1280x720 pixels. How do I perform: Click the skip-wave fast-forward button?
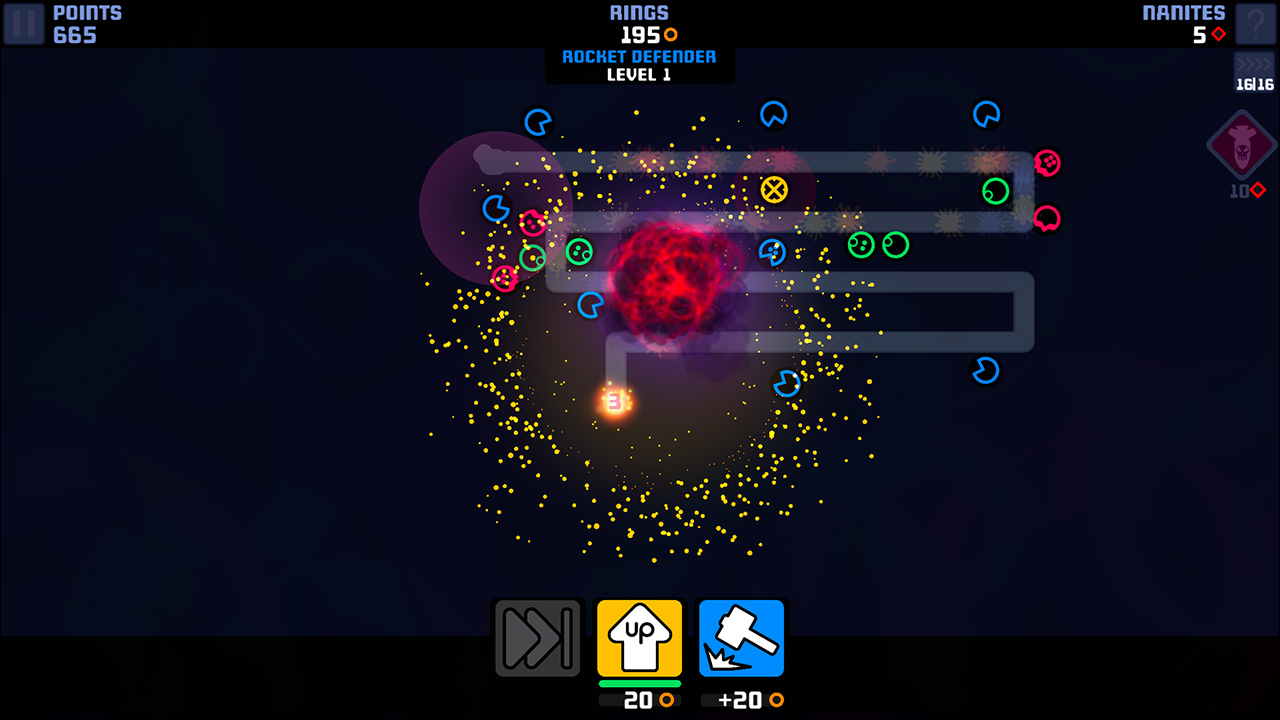coord(537,637)
